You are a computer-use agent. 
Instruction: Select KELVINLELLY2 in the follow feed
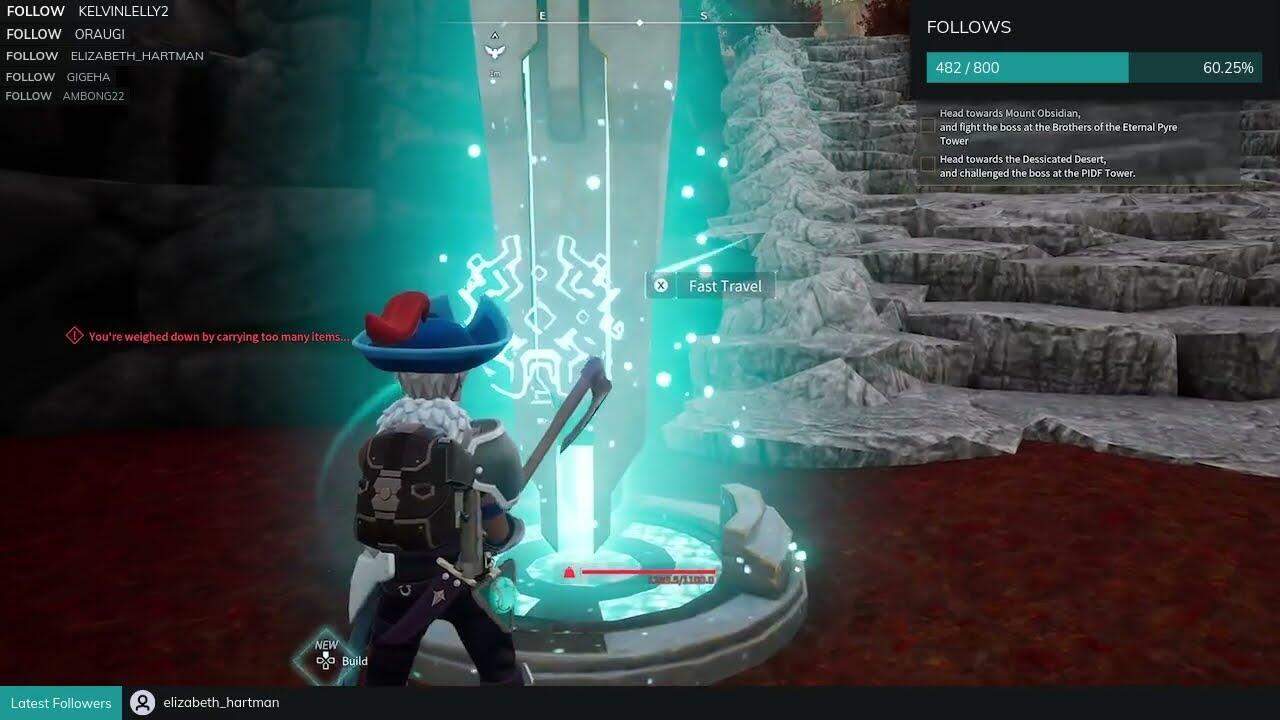[123, 11]
